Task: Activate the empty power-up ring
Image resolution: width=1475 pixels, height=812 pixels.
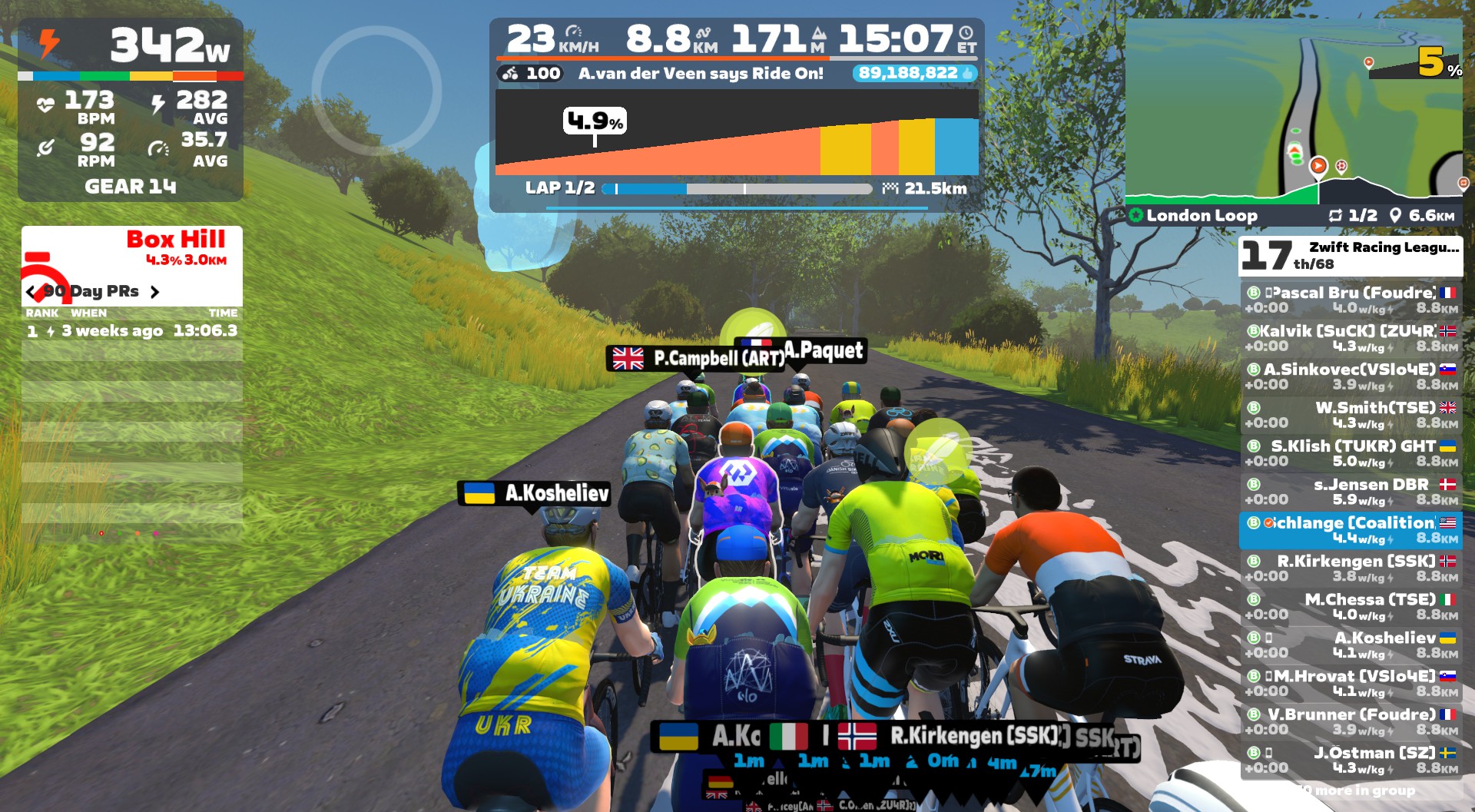Action: (376, 91)
